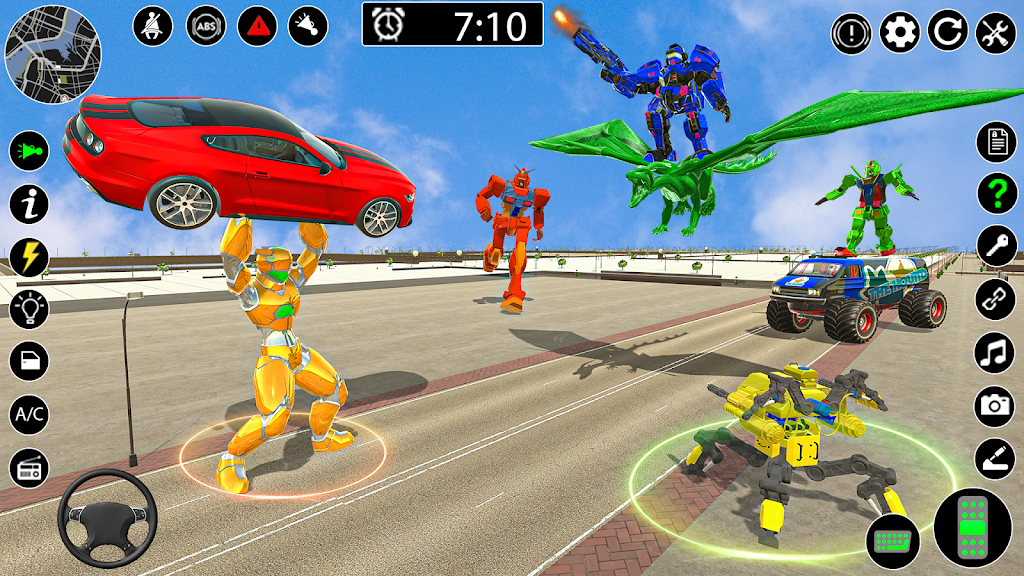Activate the yellow lightning bolt boost

click(x=29, y=257)
